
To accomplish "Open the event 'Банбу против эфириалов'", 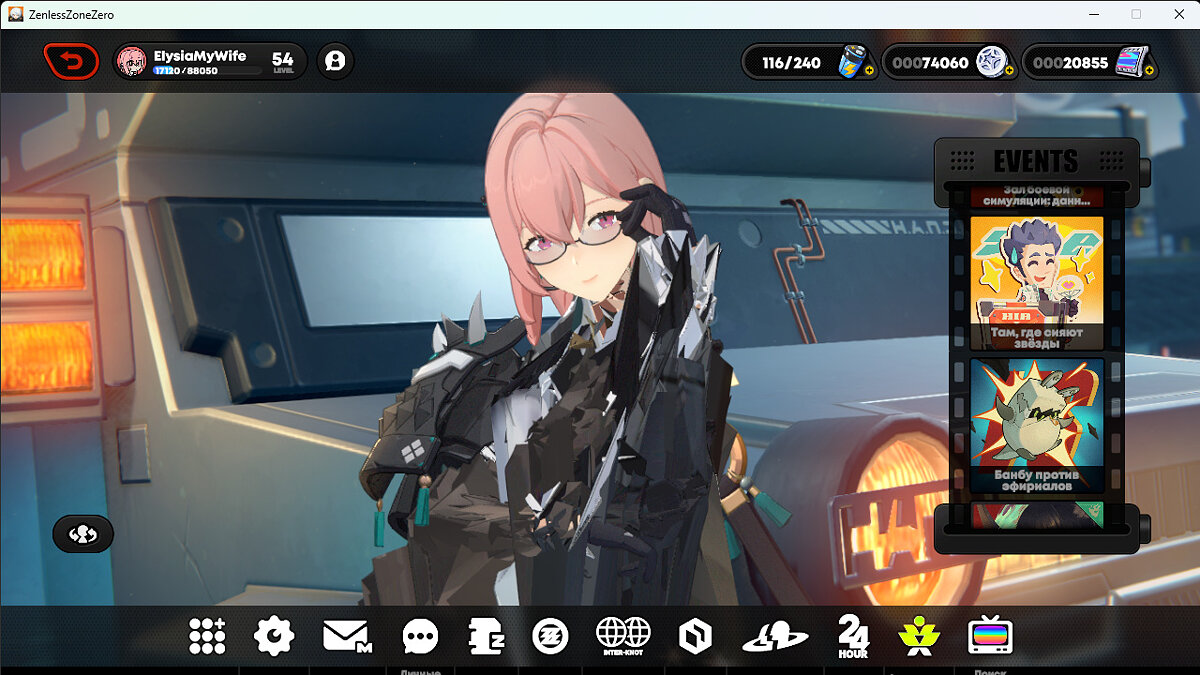I will 1036,425.
